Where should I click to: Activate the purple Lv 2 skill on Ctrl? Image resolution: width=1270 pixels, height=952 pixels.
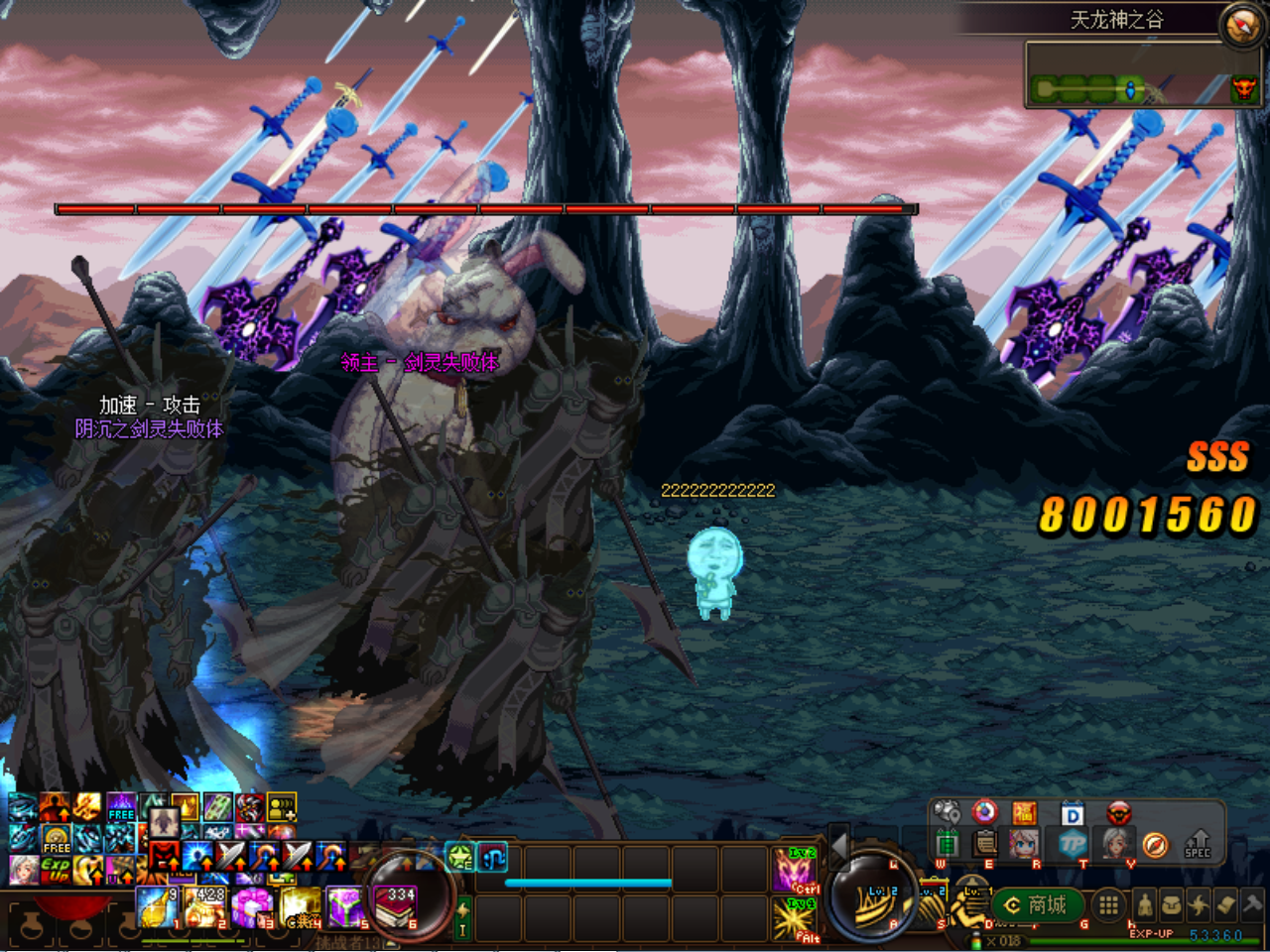pos(796,869)
